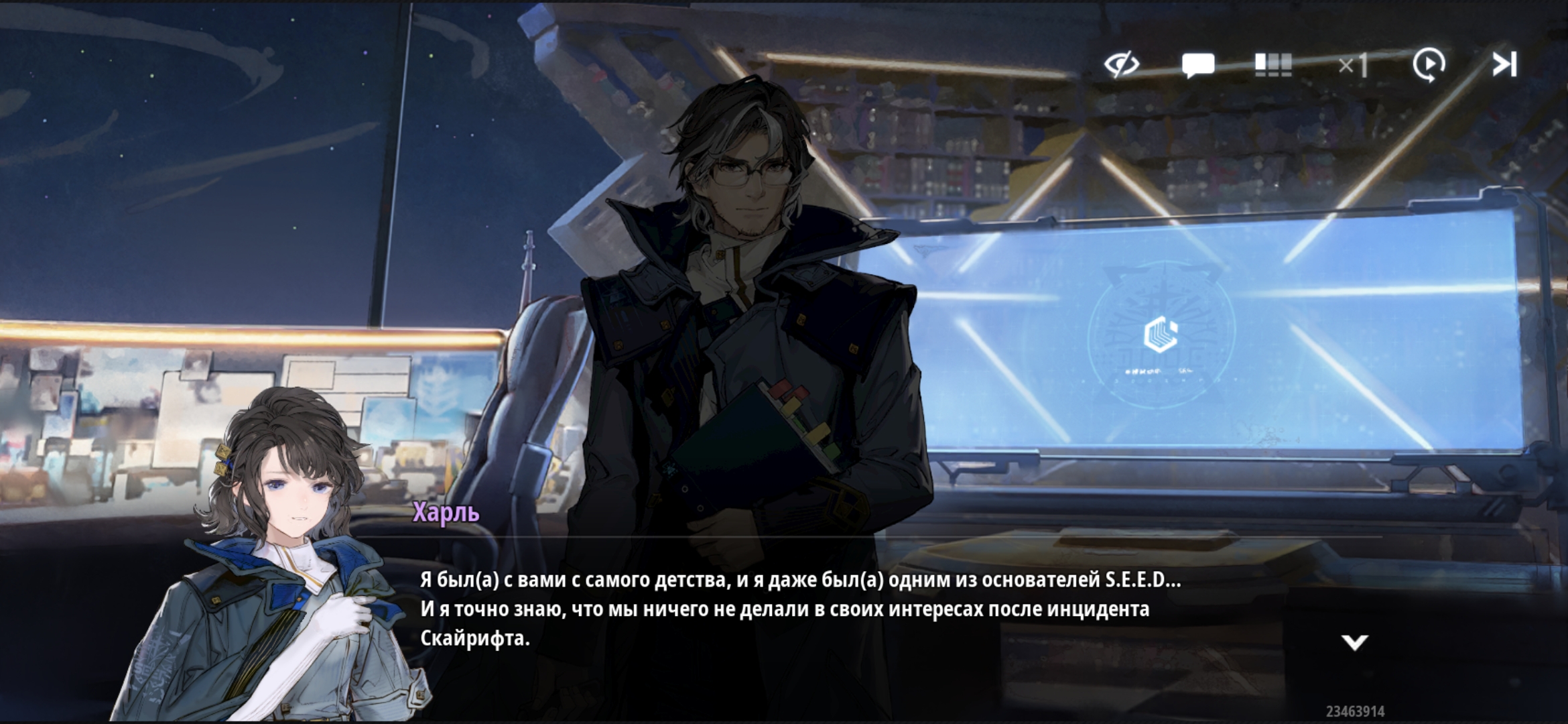Open the dialogue log speech bubble
This screenshot has width=1568, height=724.
point(1197,66)
